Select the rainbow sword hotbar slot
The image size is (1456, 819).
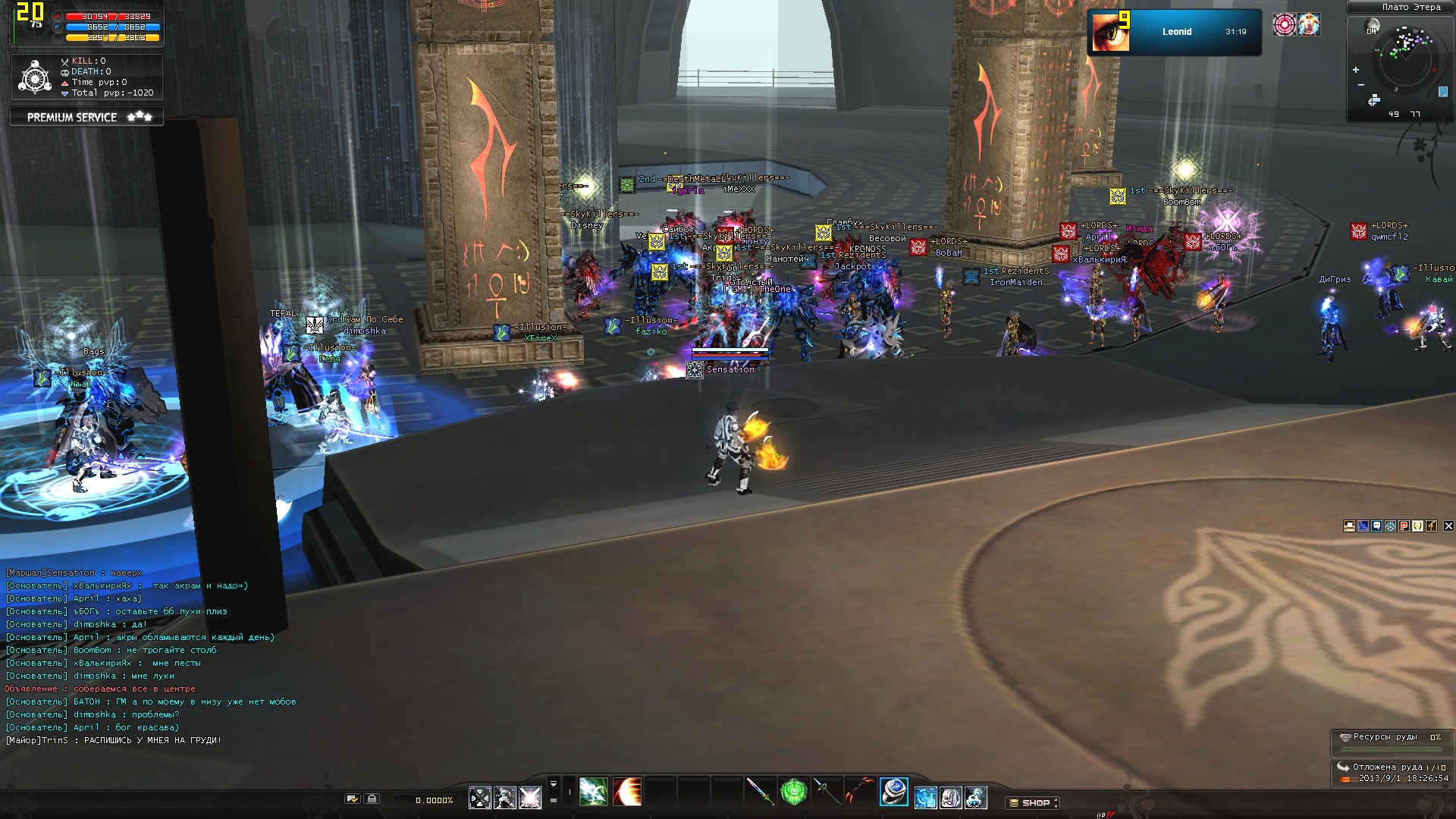[759, 792]
